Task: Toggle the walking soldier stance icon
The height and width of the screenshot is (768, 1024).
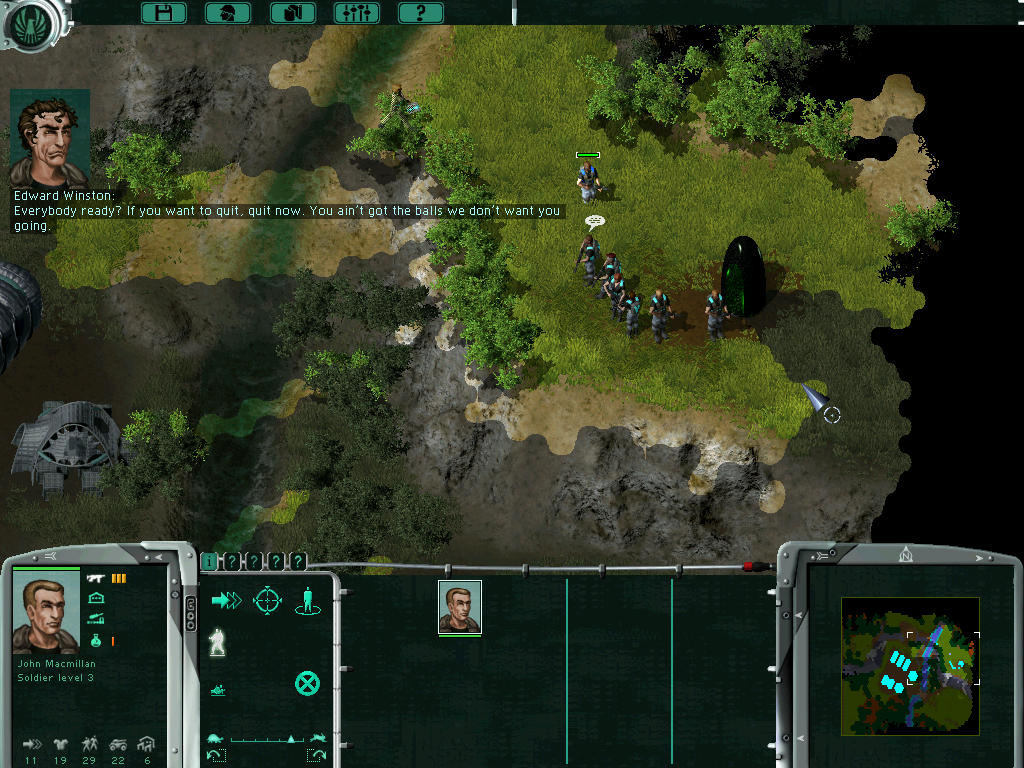Action: (x=217, y=643)
